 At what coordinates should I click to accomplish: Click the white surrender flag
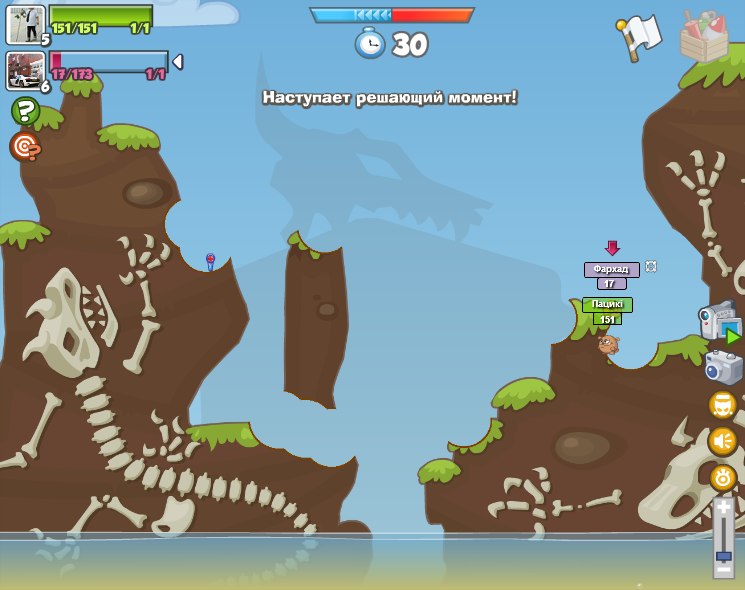coord(639,37)
